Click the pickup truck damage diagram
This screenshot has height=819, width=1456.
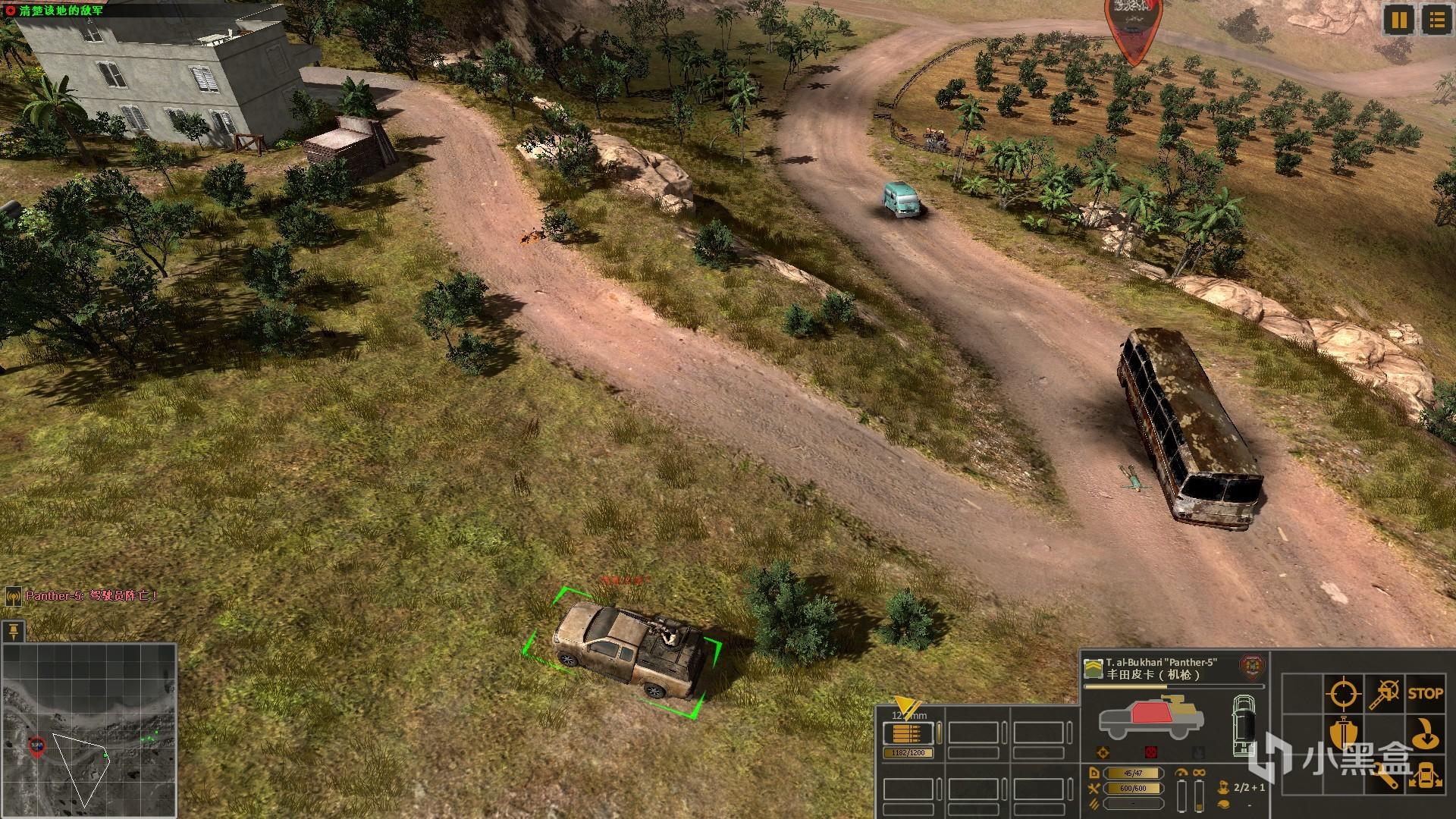[x=1150, y=718]
